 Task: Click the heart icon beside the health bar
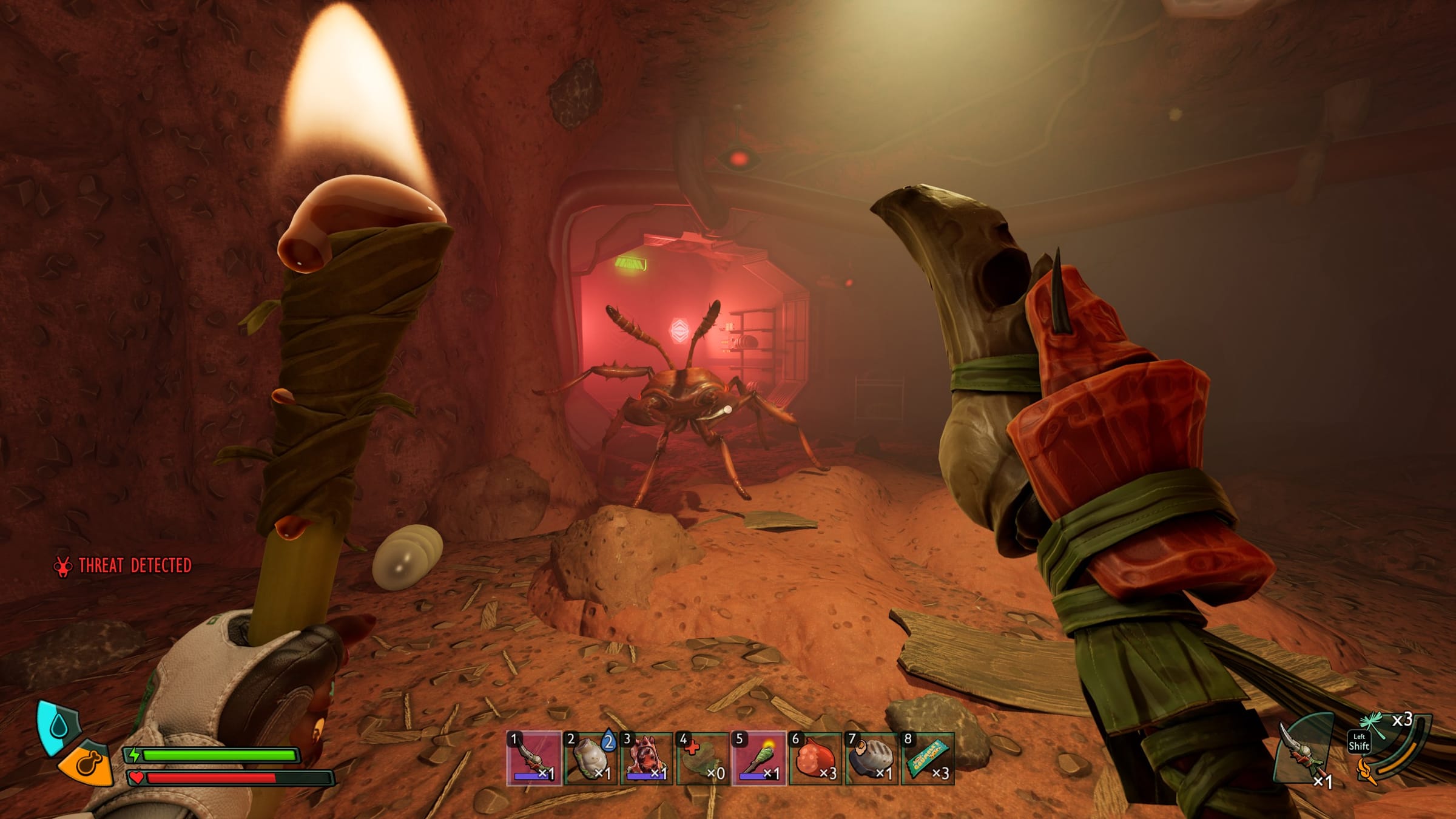(137, 779)
